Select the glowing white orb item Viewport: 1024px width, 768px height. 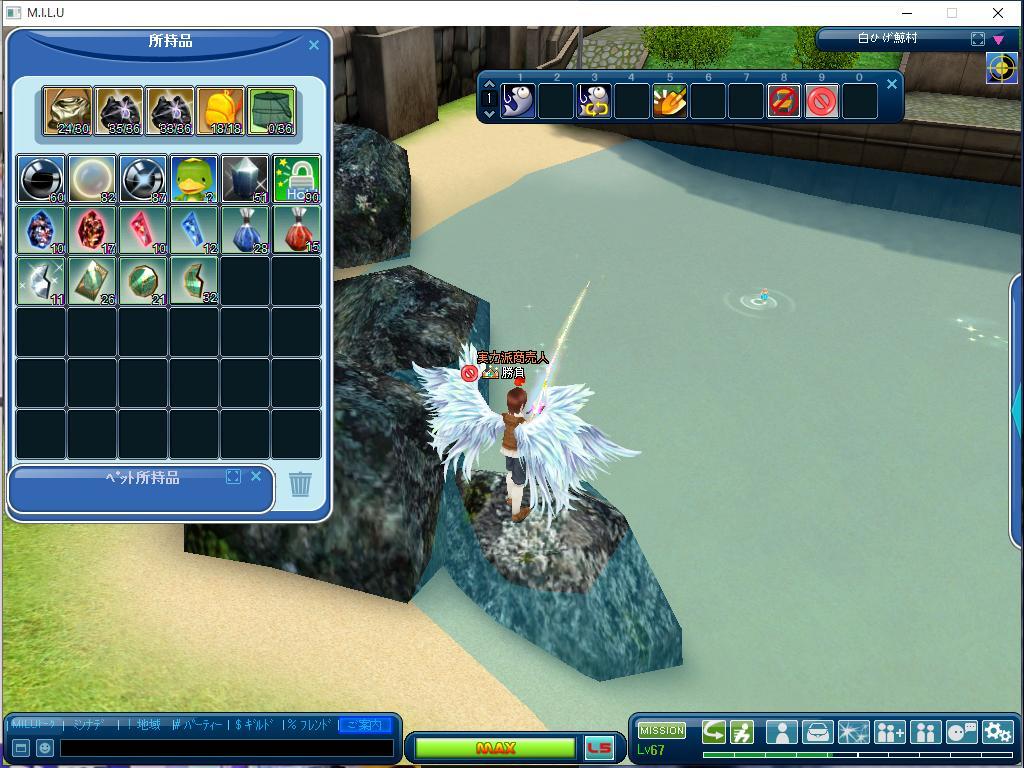[92, 179]
